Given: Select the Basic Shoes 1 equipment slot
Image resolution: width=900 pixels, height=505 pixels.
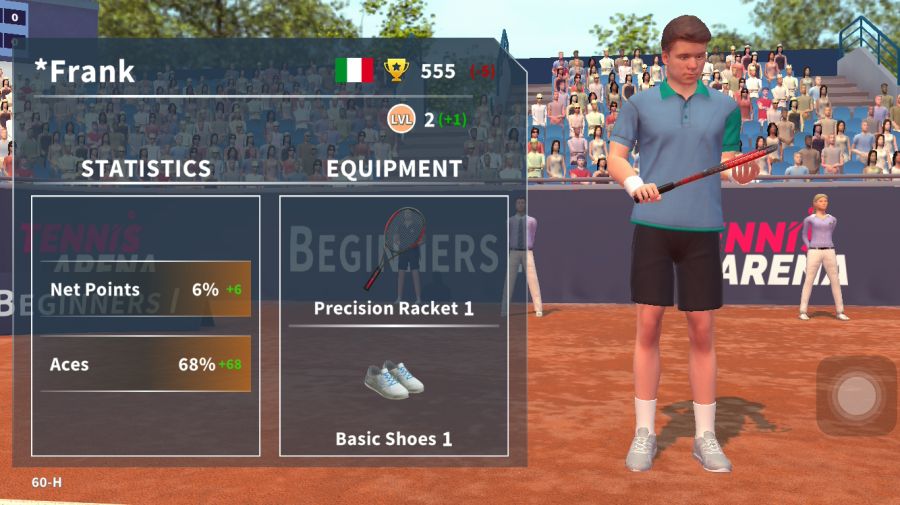Looking at the screenshot, I should coord(393,393).
